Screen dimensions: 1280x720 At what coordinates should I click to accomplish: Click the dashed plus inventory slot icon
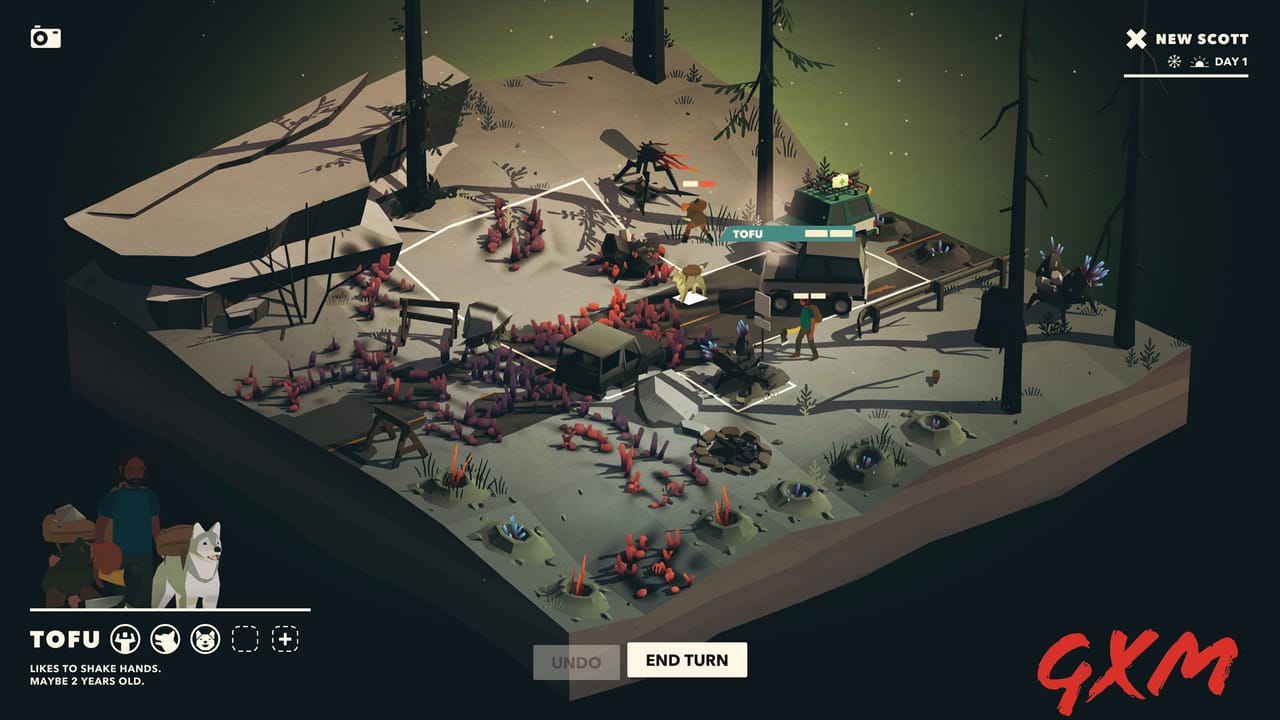click(286, 639)
